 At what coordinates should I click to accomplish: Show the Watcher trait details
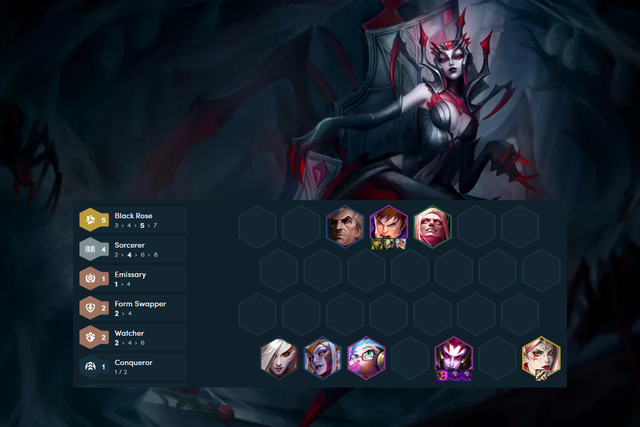[x=132, y=337]
